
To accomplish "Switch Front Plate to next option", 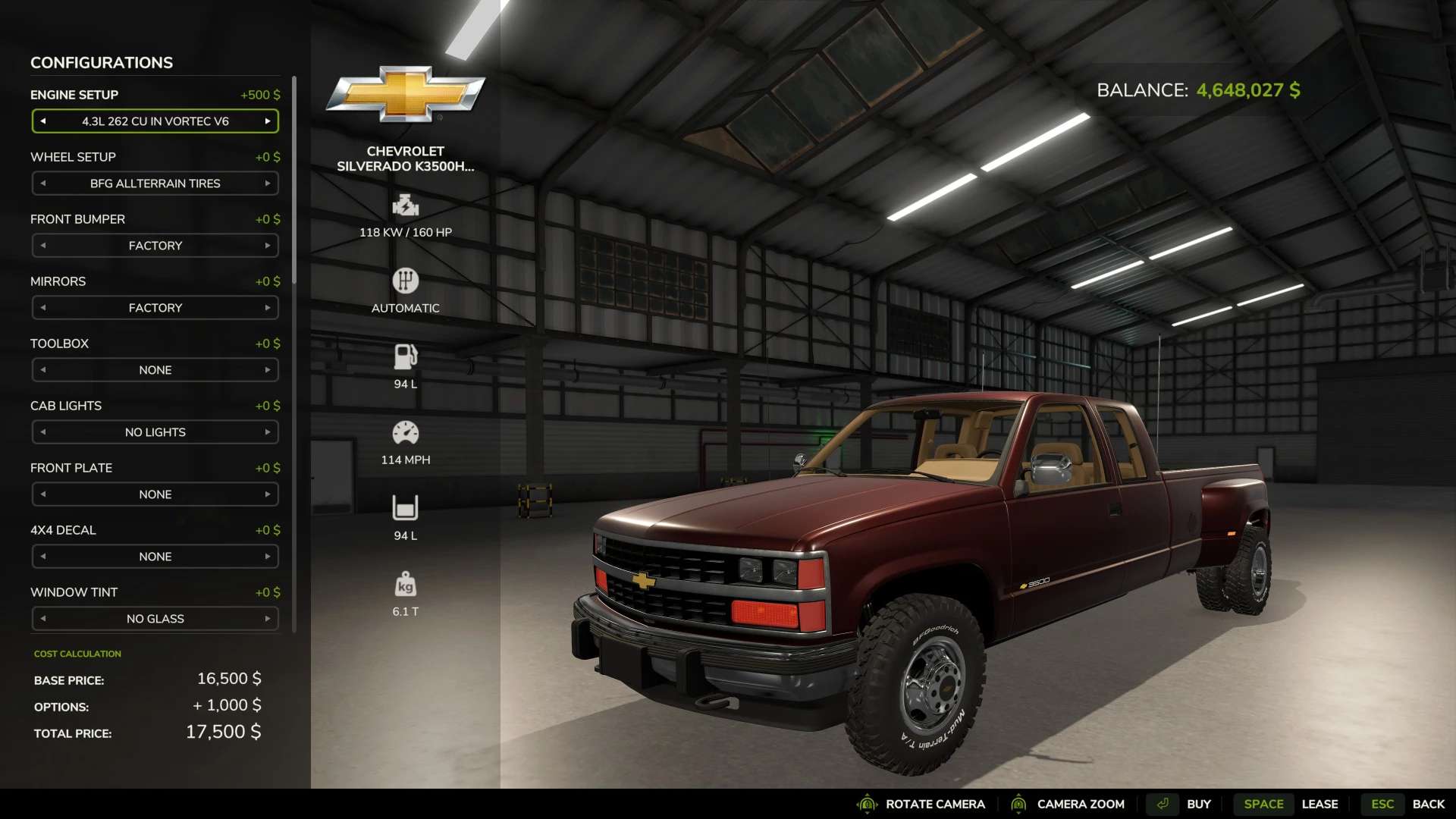I will (x=268, y=494).
